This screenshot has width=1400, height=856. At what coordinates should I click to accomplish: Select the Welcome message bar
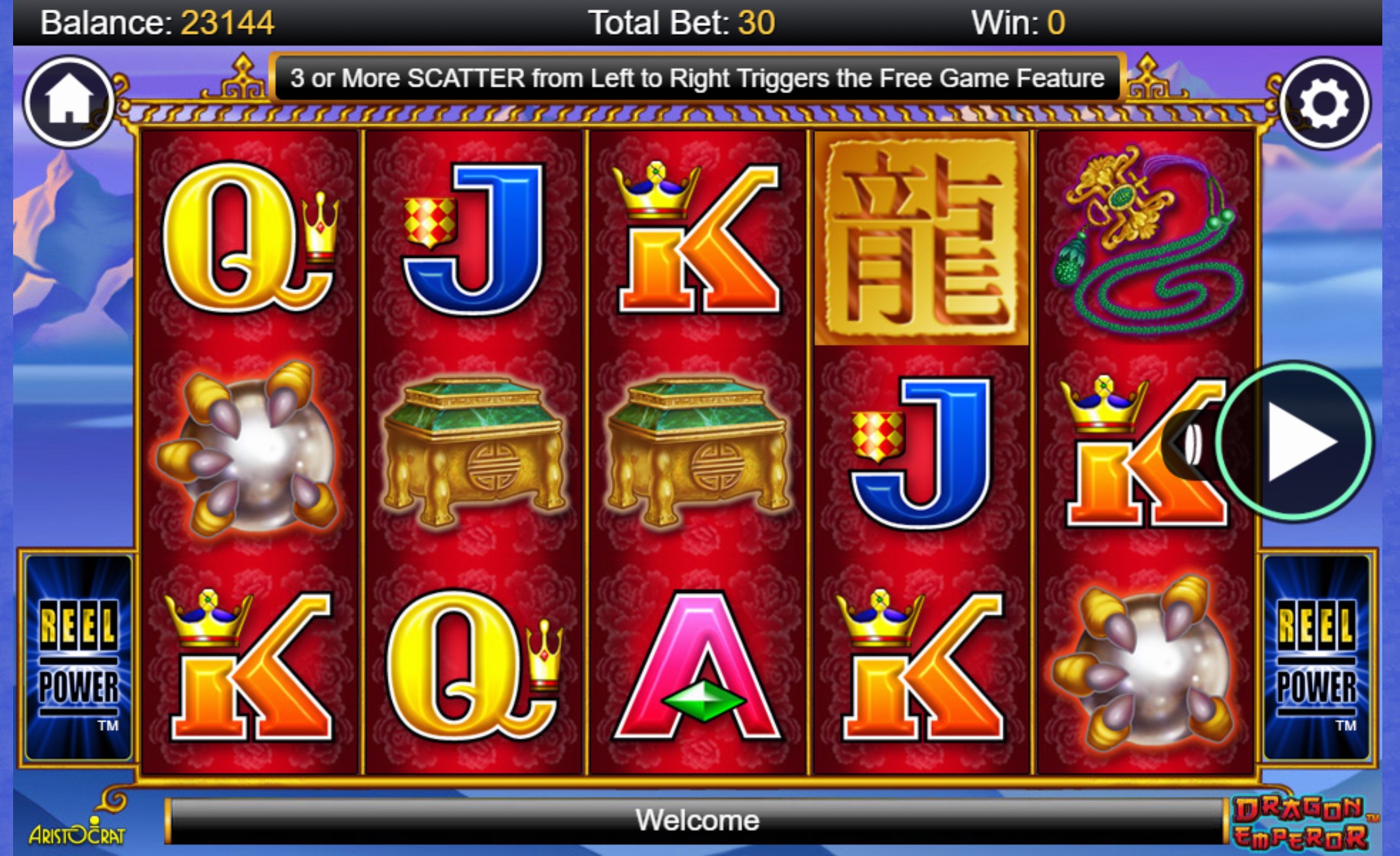click(699, 819)
